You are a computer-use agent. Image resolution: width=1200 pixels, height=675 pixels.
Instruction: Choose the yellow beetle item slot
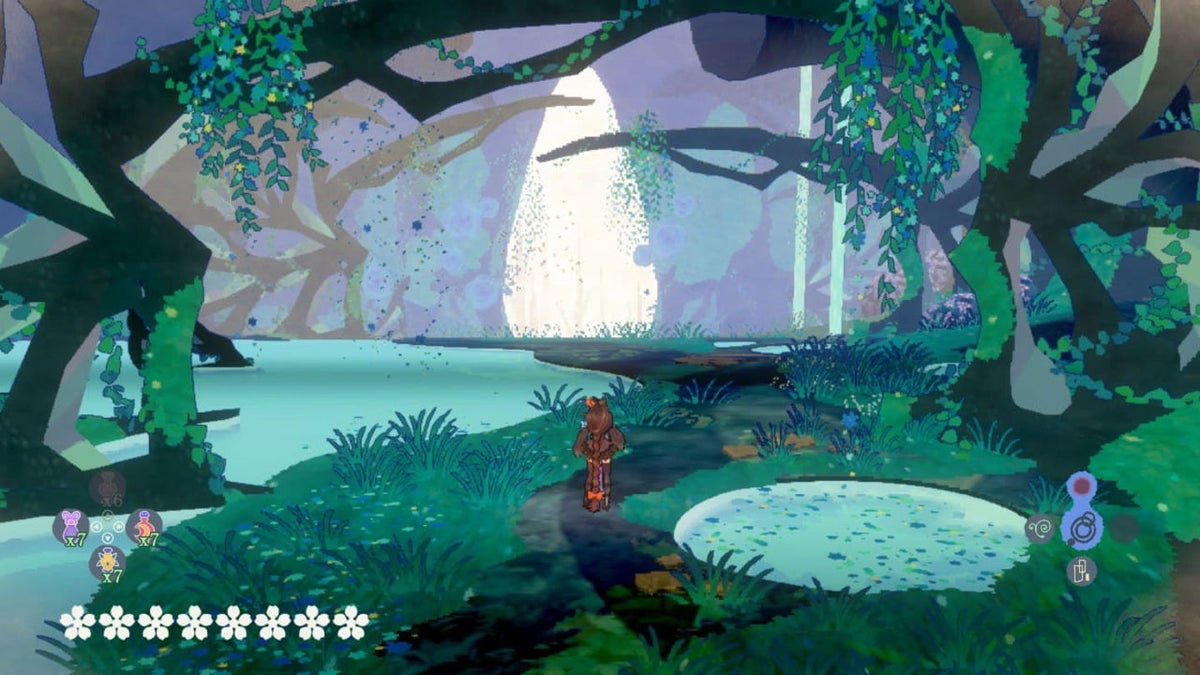(107, 562)
